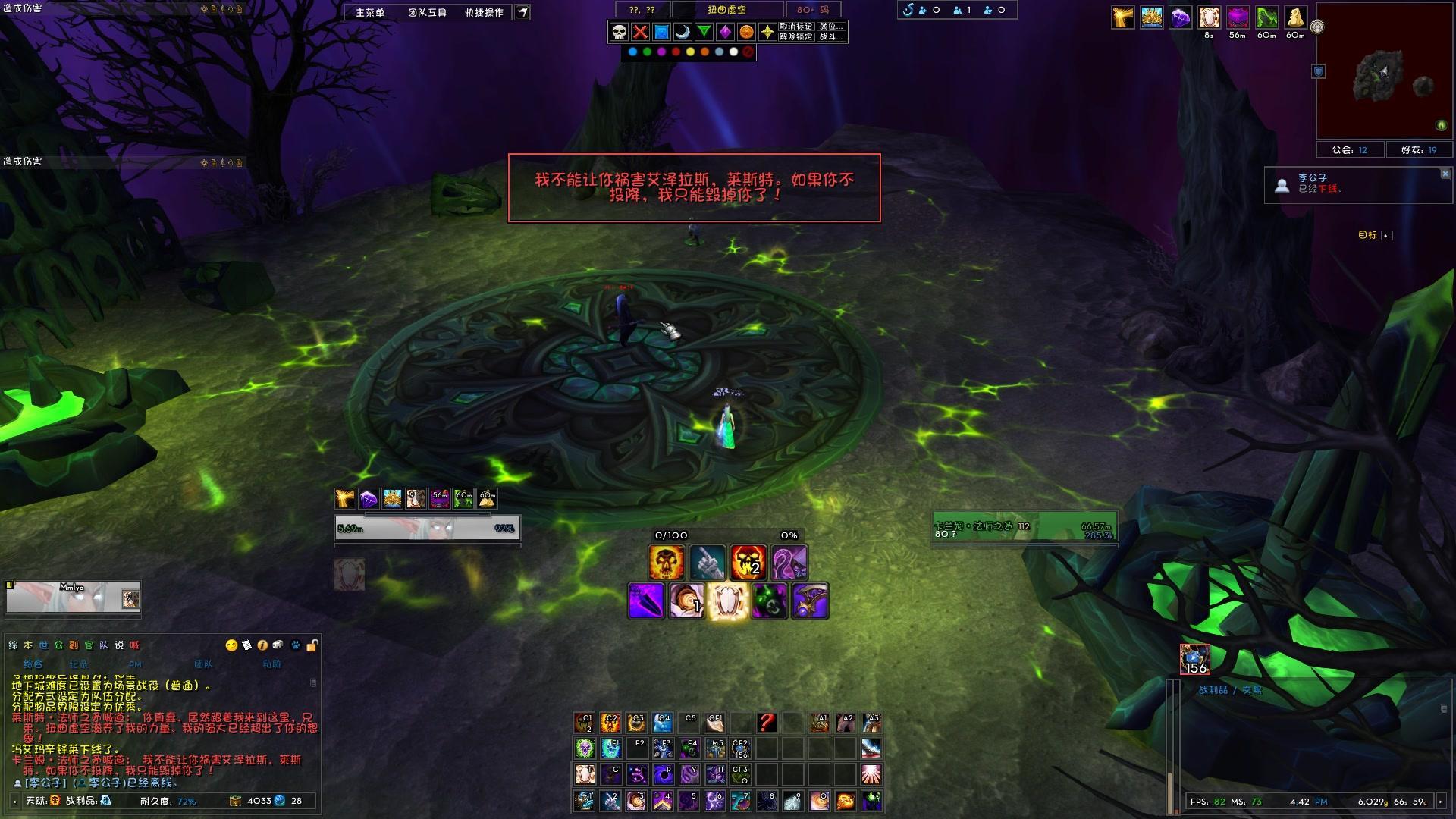Switch to the 团队 chat tab

tap(203, 664)
